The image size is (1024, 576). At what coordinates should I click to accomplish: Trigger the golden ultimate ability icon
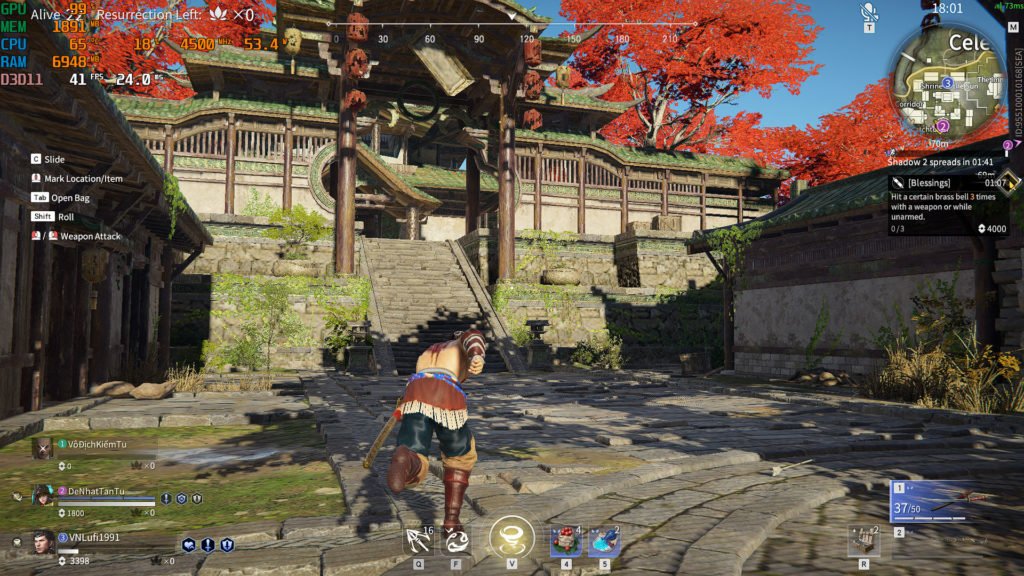coord(511,538)
